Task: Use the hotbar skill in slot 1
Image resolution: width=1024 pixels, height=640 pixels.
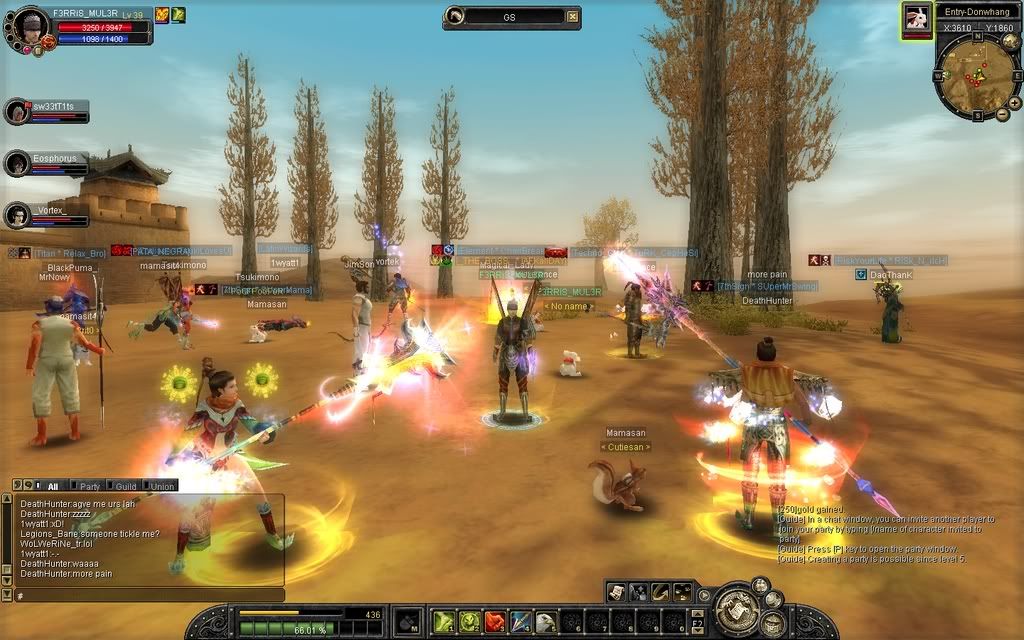Action: point(443,622)
